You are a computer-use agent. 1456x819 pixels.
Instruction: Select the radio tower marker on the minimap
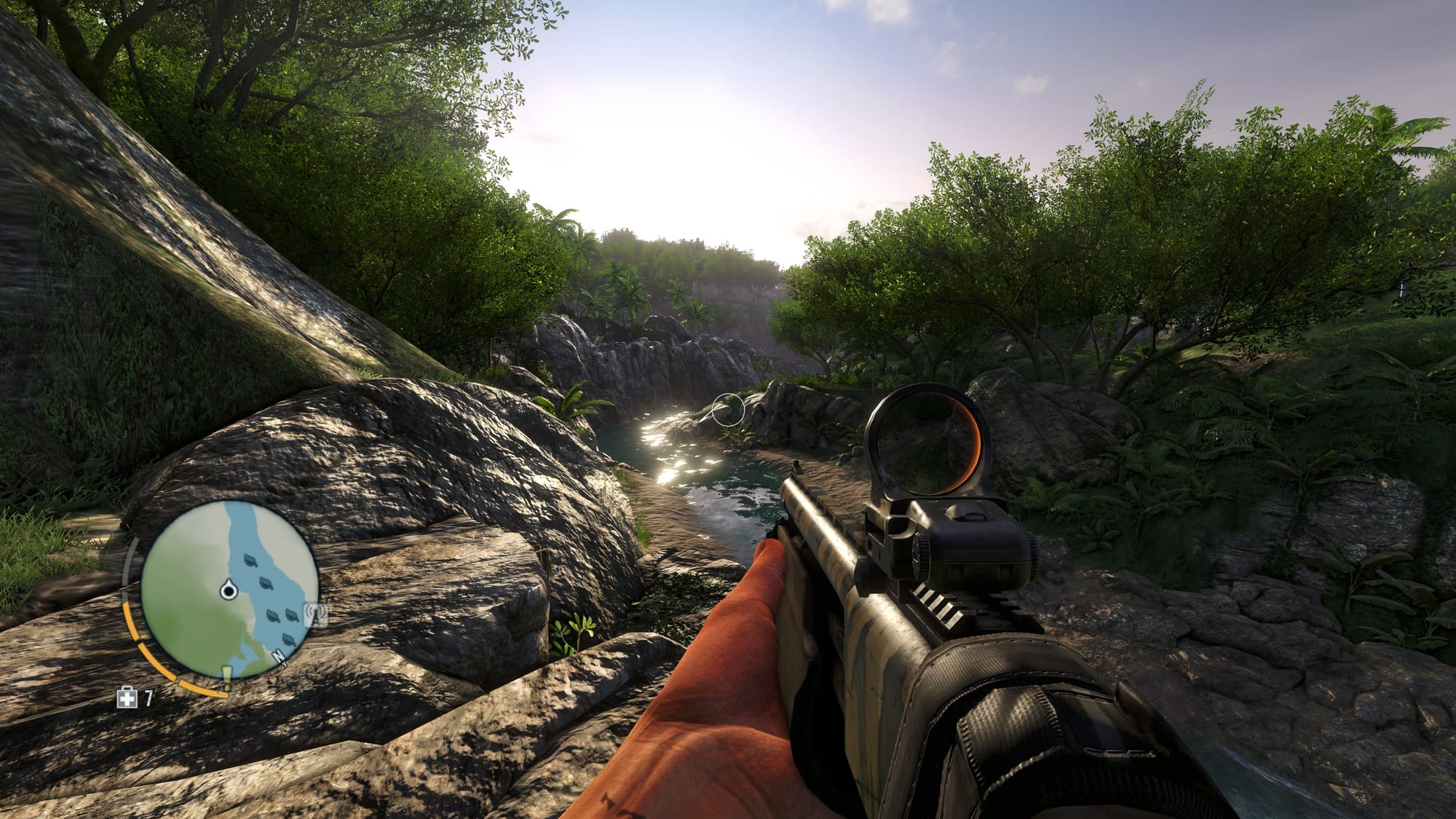tap(317, 614)
